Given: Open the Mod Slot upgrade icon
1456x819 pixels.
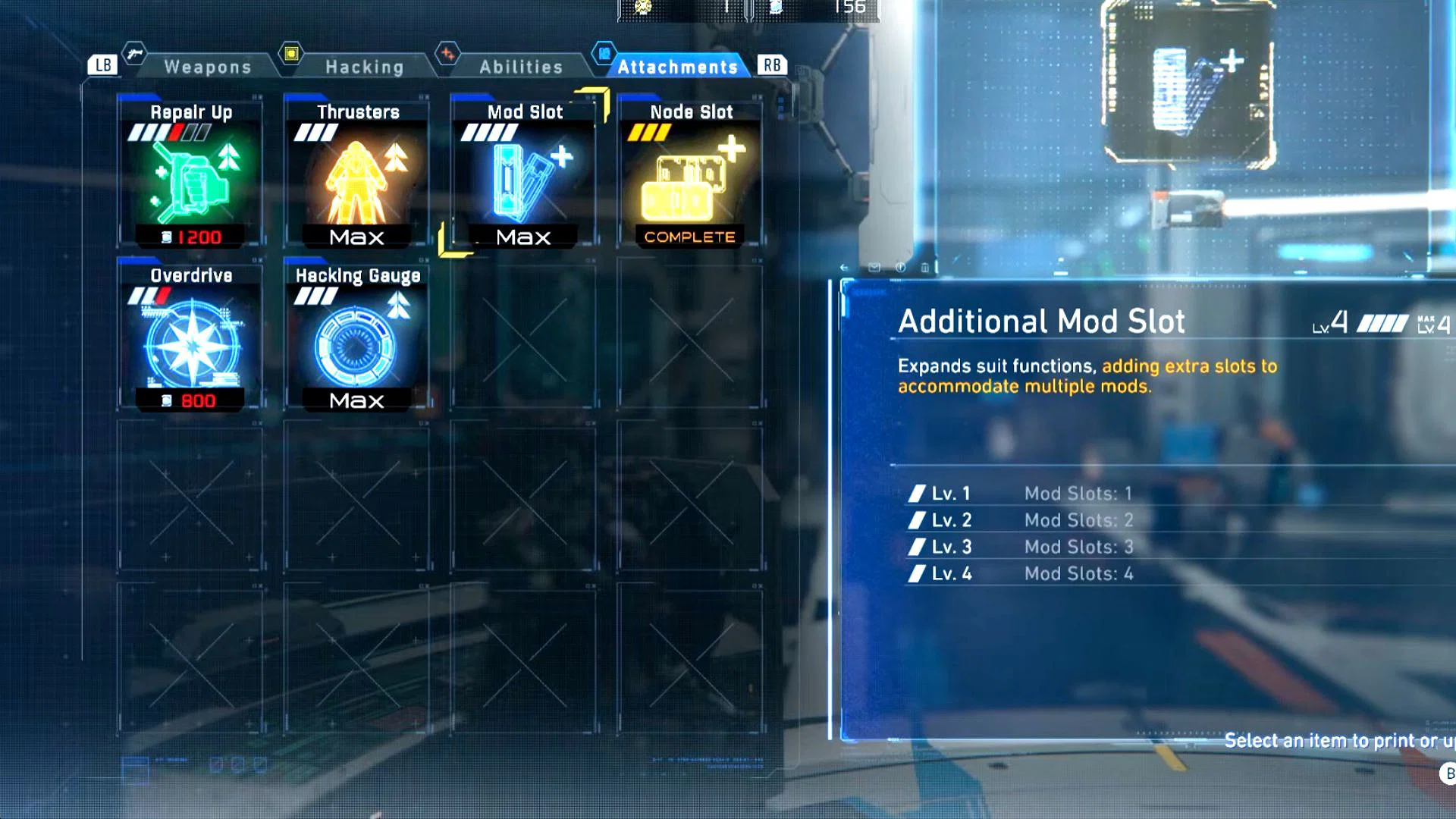Looking at the screenshot, I should 523,178.
